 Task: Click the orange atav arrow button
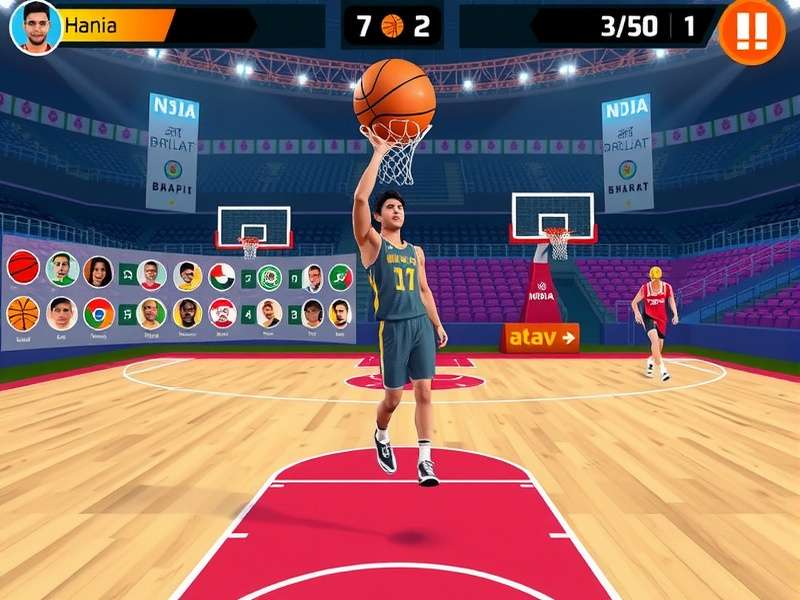pos(540,338)
